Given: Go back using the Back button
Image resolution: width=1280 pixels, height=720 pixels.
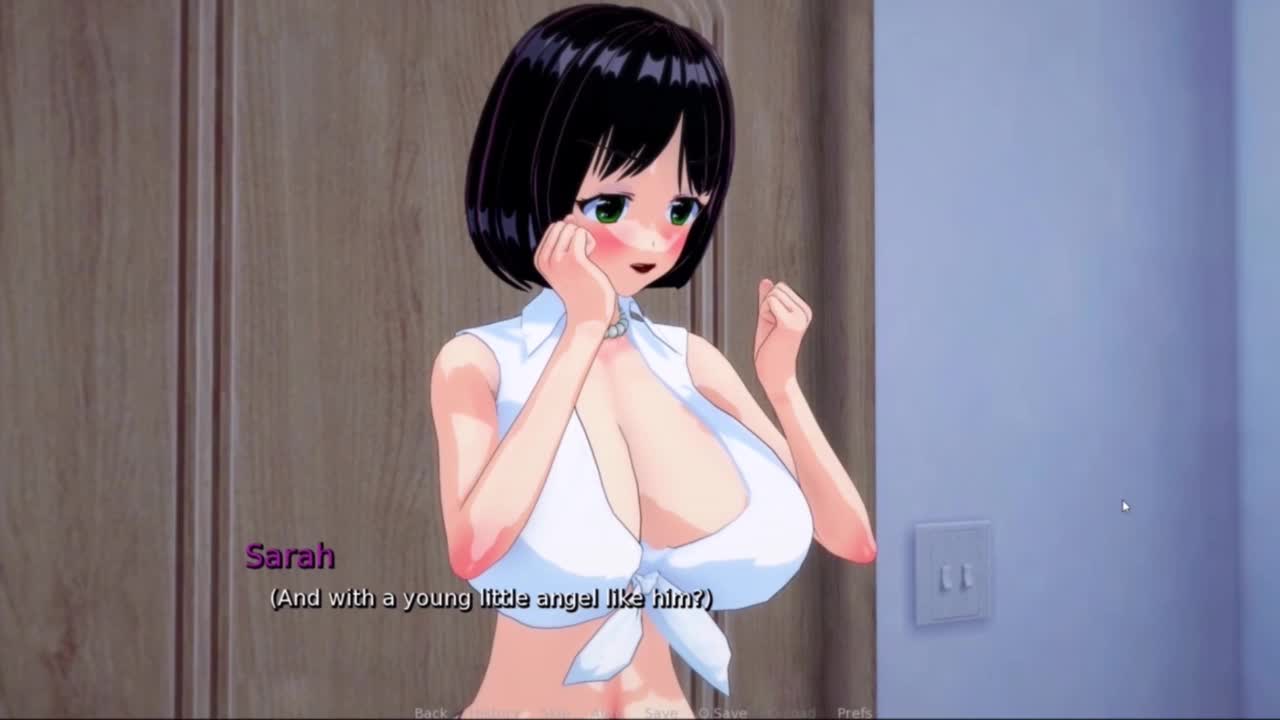Looking at the screenshot, I should coord(430,712).
